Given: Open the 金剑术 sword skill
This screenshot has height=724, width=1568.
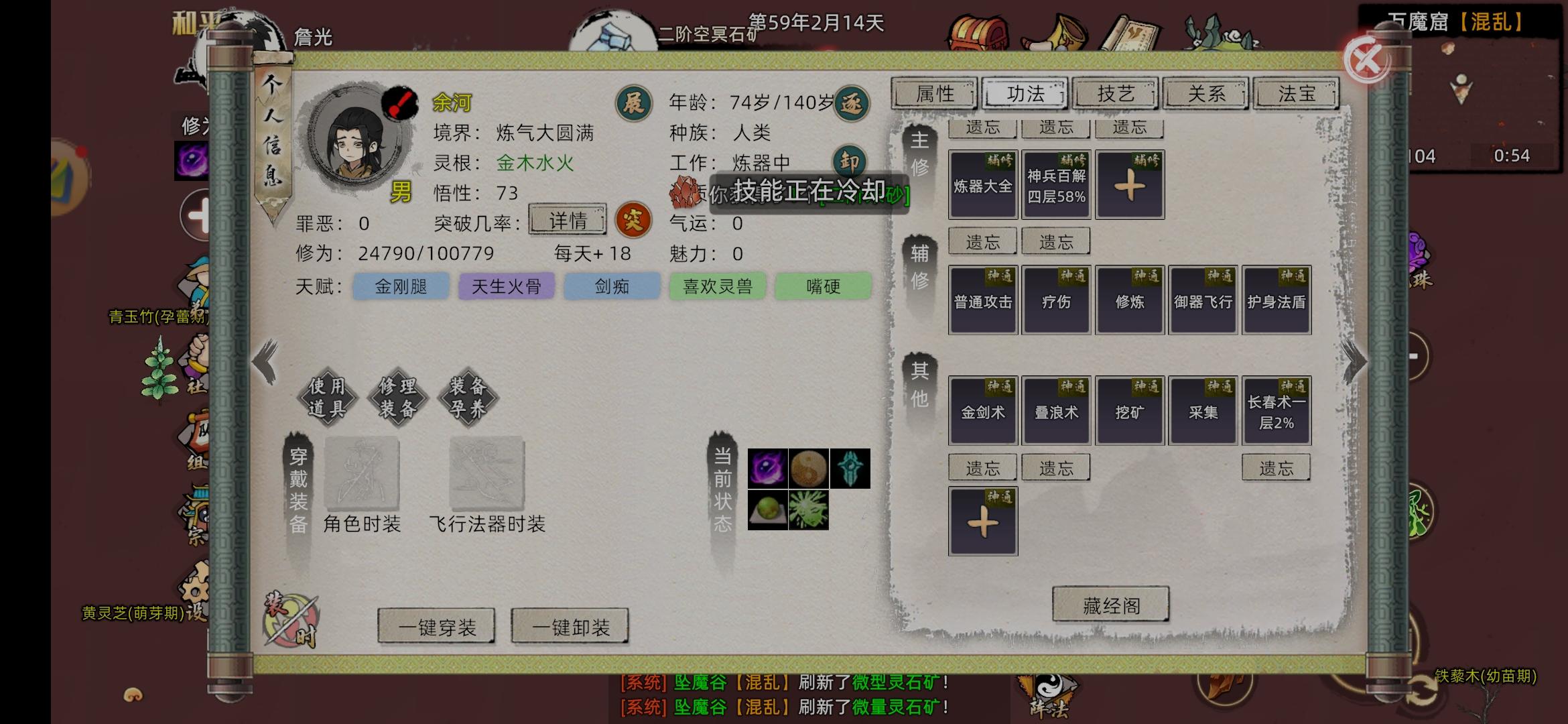Looking at the screenshot, I should coord(982,410).
